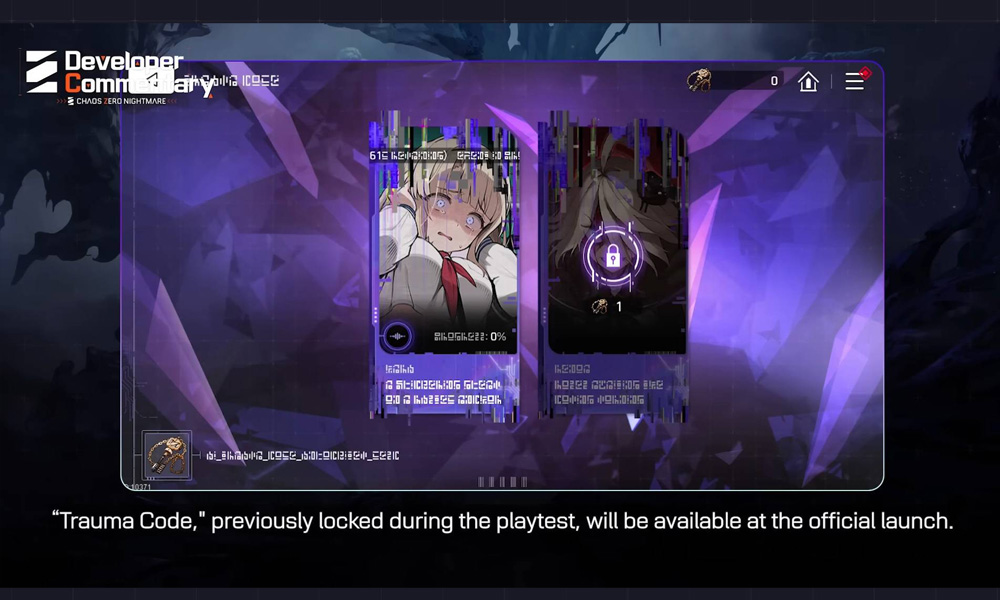The height and width of the screenshot is (600, 1000).
Task: Unlock the locked Trauma Code card
Action: pyautogui.click(x=613, y=256)
